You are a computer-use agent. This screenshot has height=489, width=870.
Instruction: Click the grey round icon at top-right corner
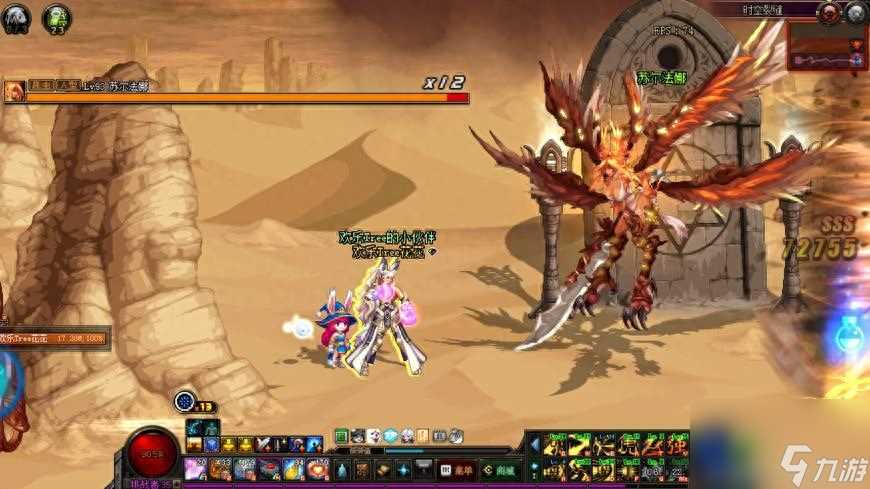(x=856, y=13)
